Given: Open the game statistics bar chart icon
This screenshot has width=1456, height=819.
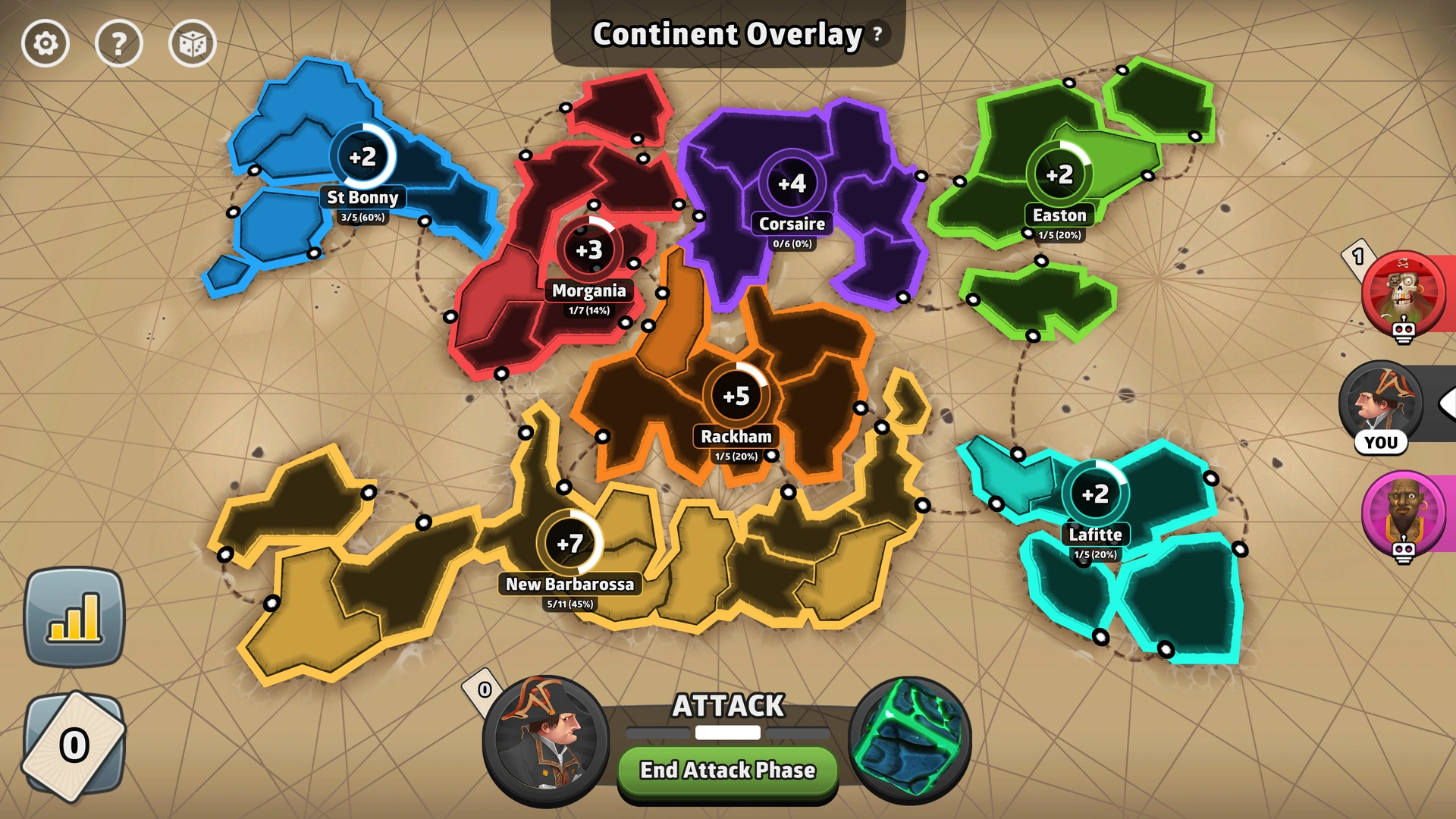Looking at the screenshot, I should [75, 616].
